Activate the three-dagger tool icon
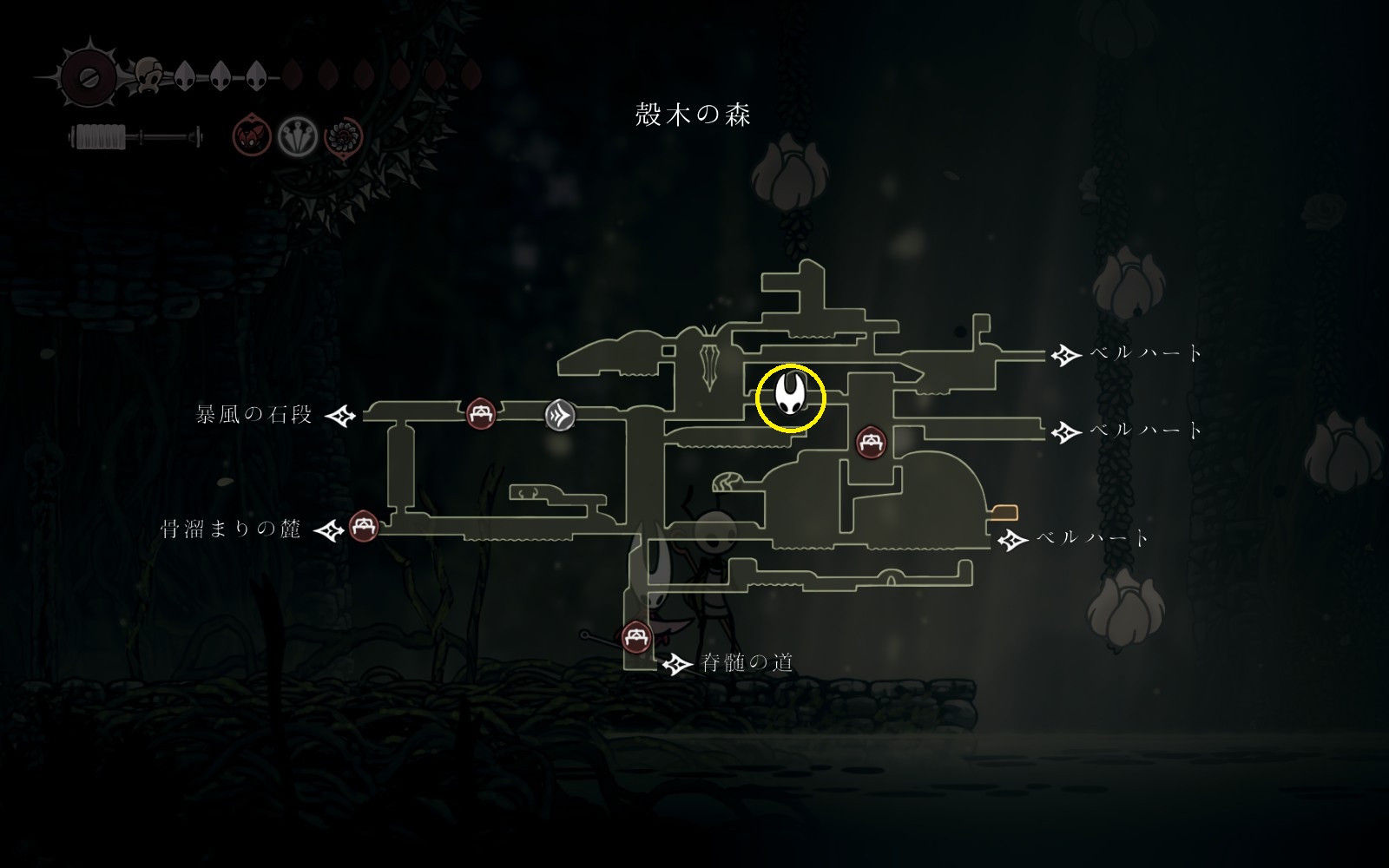The image size is (1389, 868). [x=298, y=137]
